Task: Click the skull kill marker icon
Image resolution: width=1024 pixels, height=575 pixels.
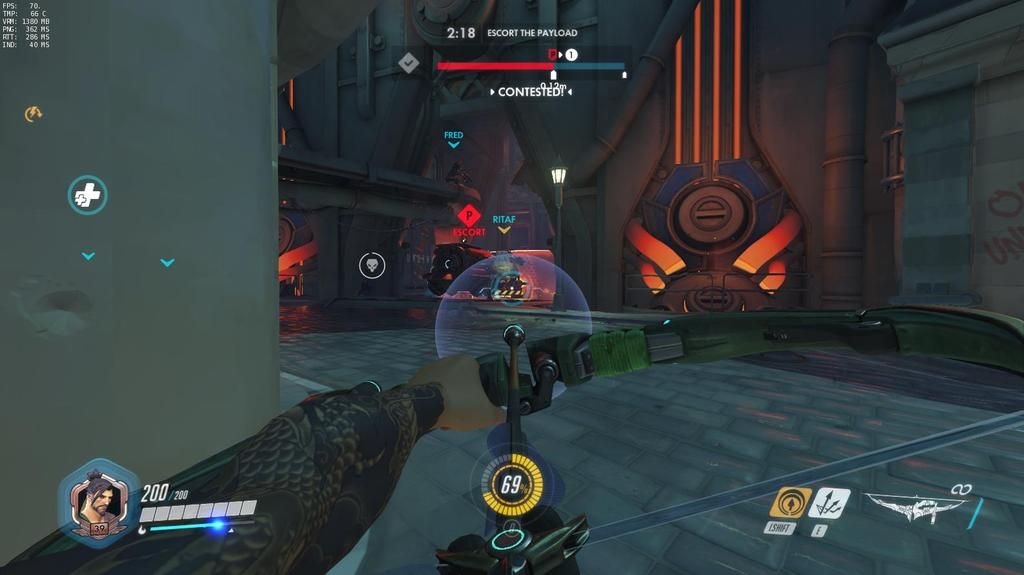Action: pos(372,265)
